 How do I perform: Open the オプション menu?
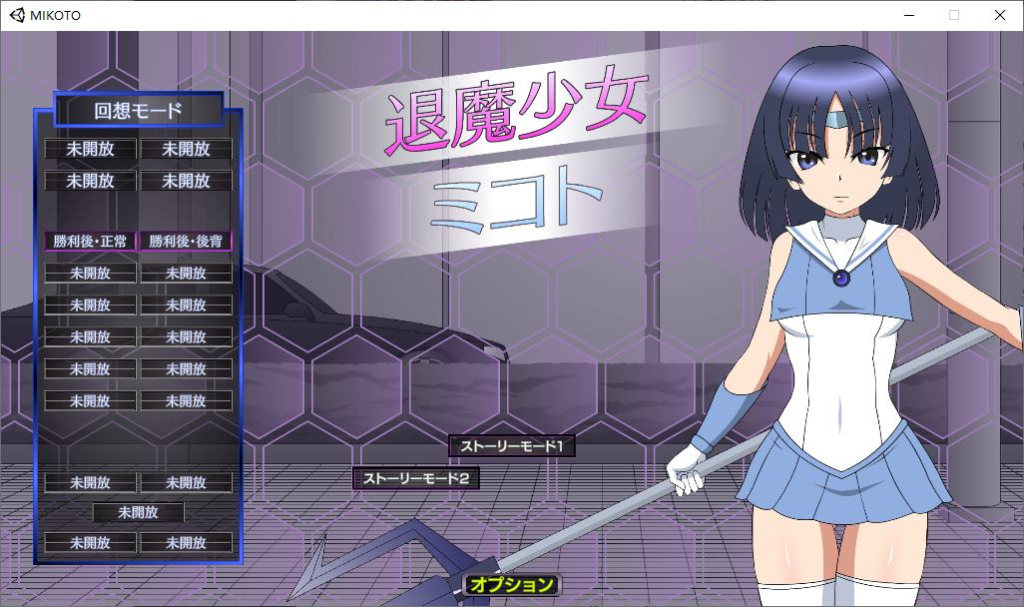coord(511,585)
